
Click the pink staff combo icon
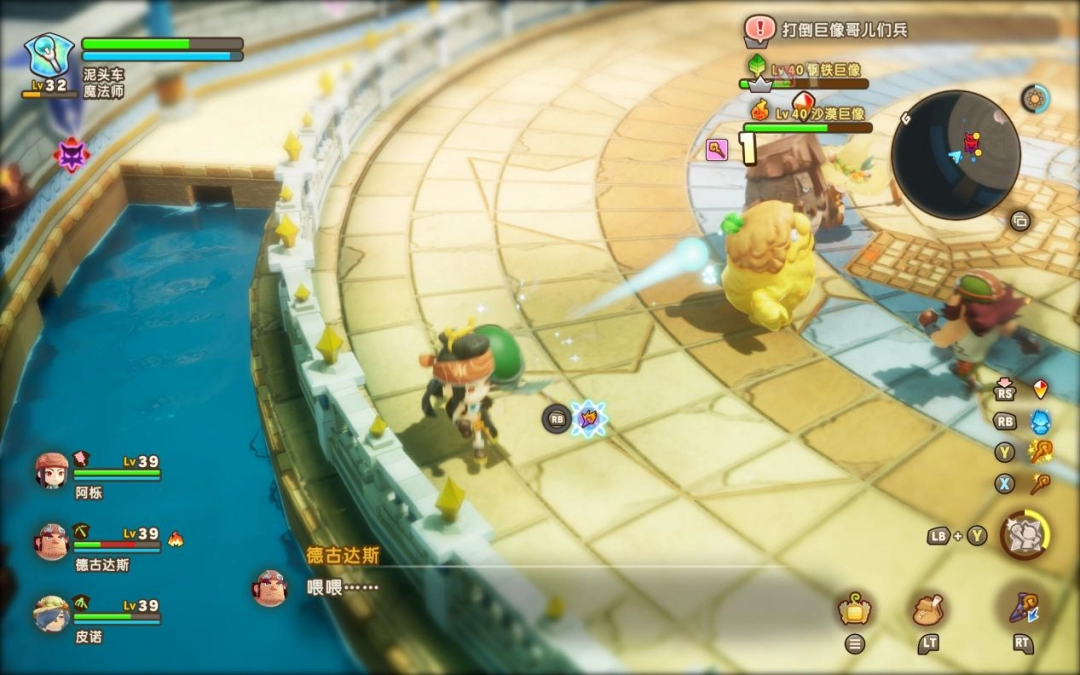coord(717,150)
